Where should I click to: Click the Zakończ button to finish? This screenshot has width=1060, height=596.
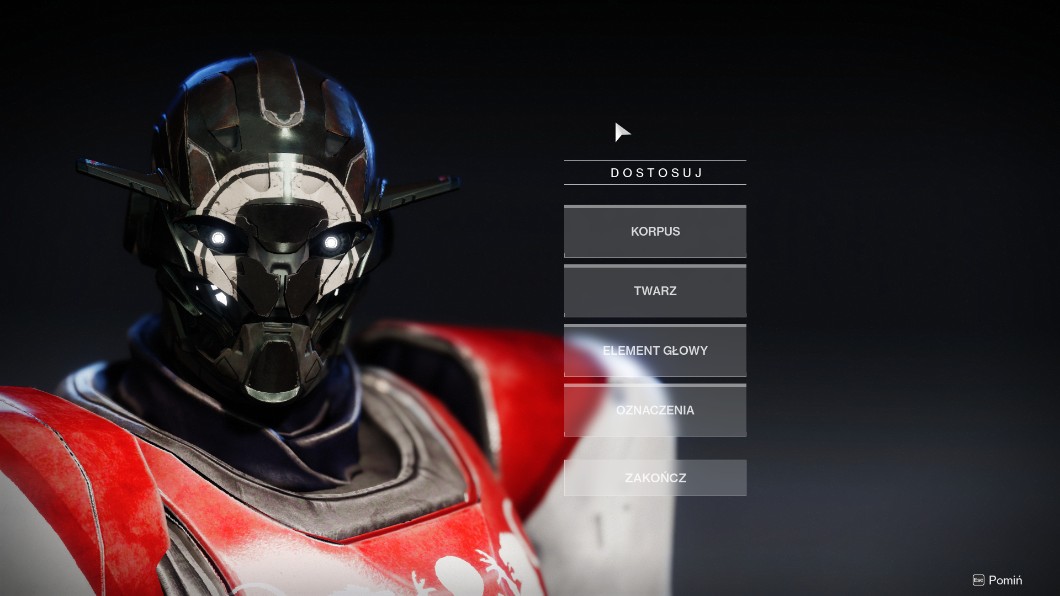(655, 478)
